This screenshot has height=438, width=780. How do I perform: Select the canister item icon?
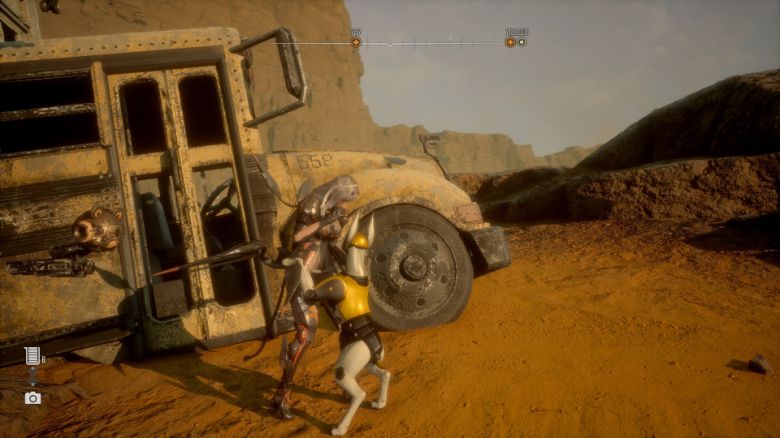point(32,357)
